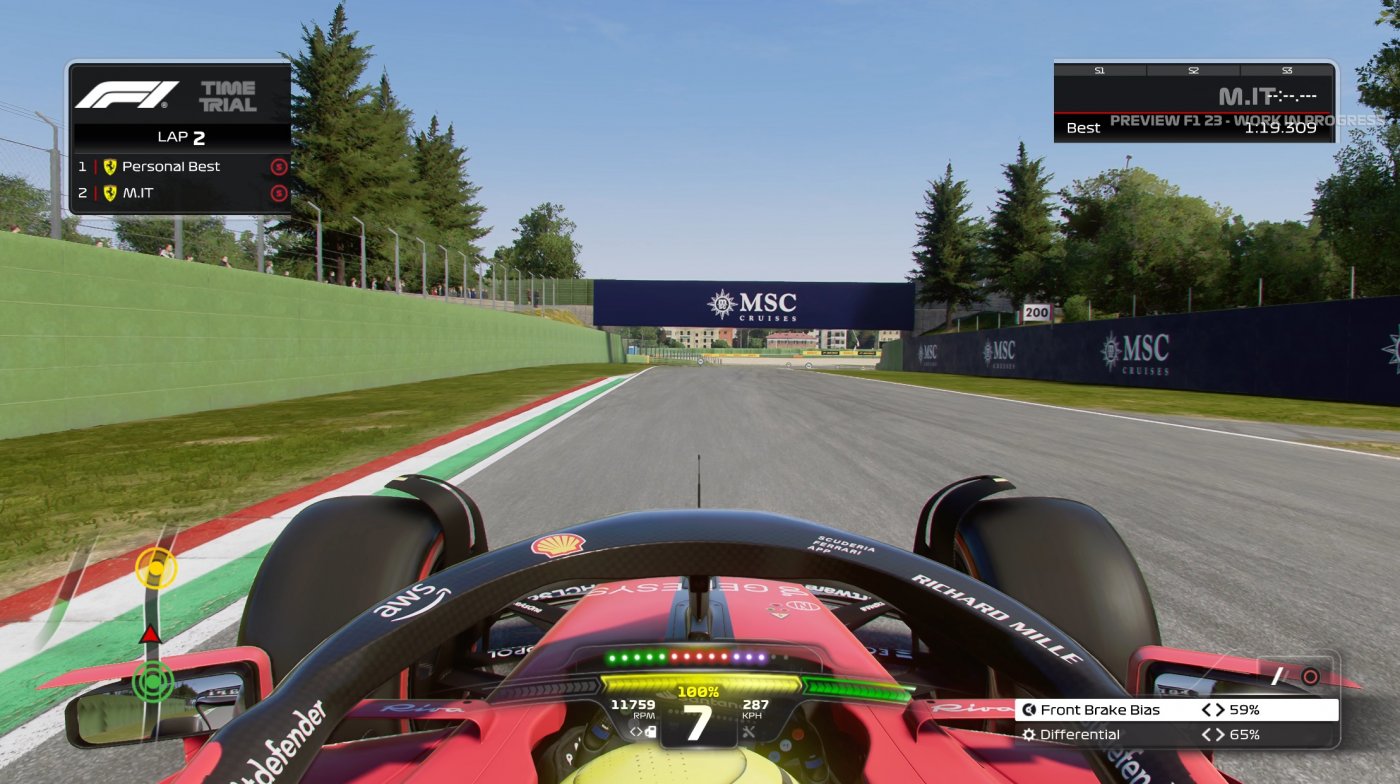Select the Ferrari badge beside M.IT
This screenshot has height=784, width=1400.
pyautogui.click(x=110, y=192)
